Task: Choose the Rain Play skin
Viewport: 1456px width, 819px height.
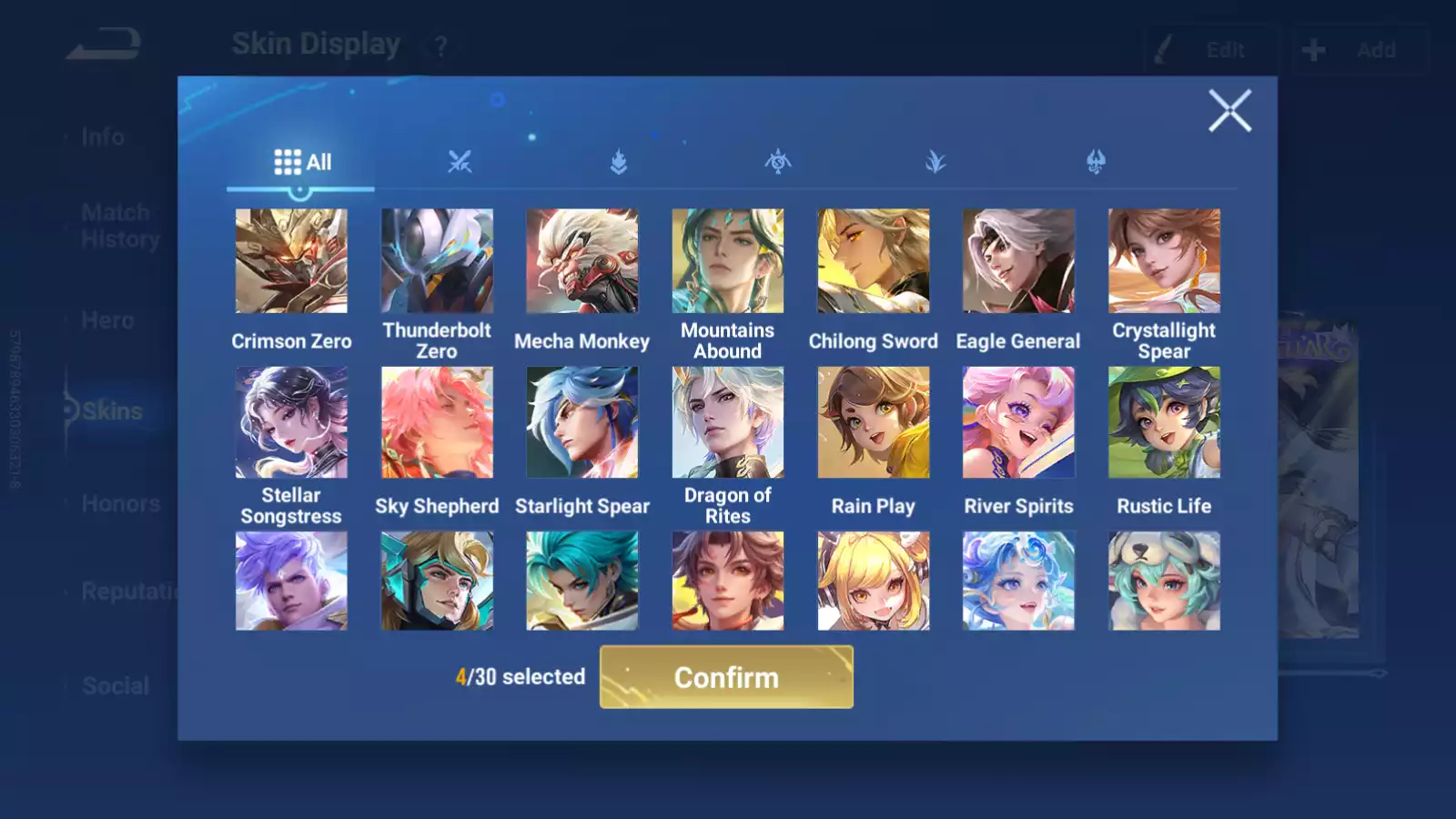Action: point(874,422)
